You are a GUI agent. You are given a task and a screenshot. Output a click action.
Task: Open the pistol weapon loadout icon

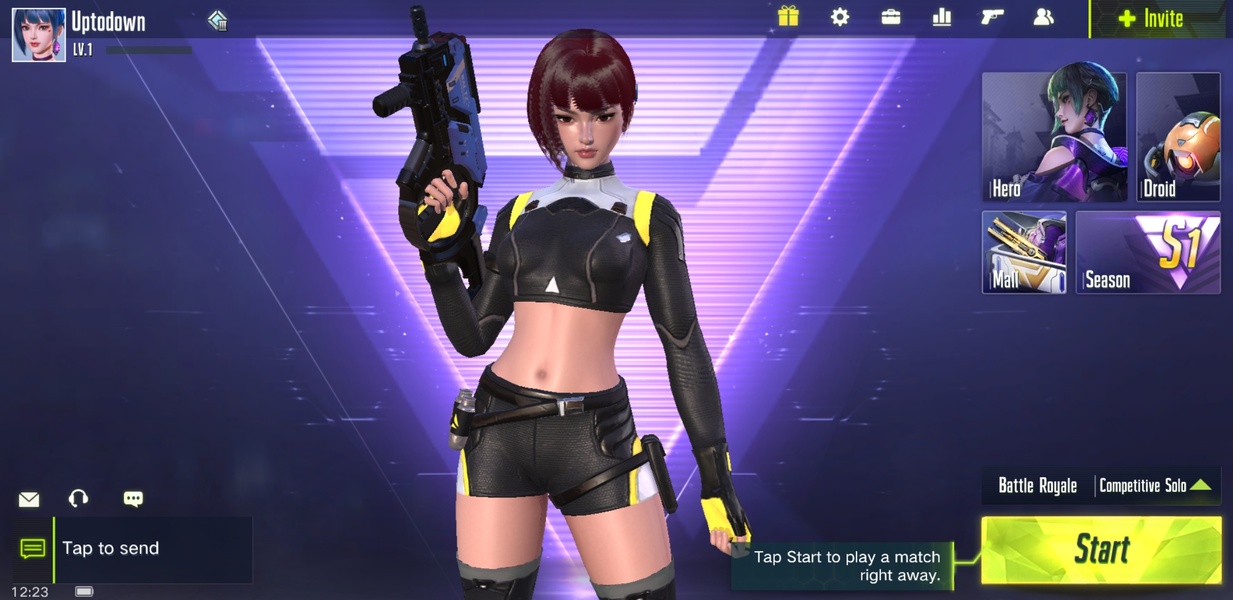[992, 17]
